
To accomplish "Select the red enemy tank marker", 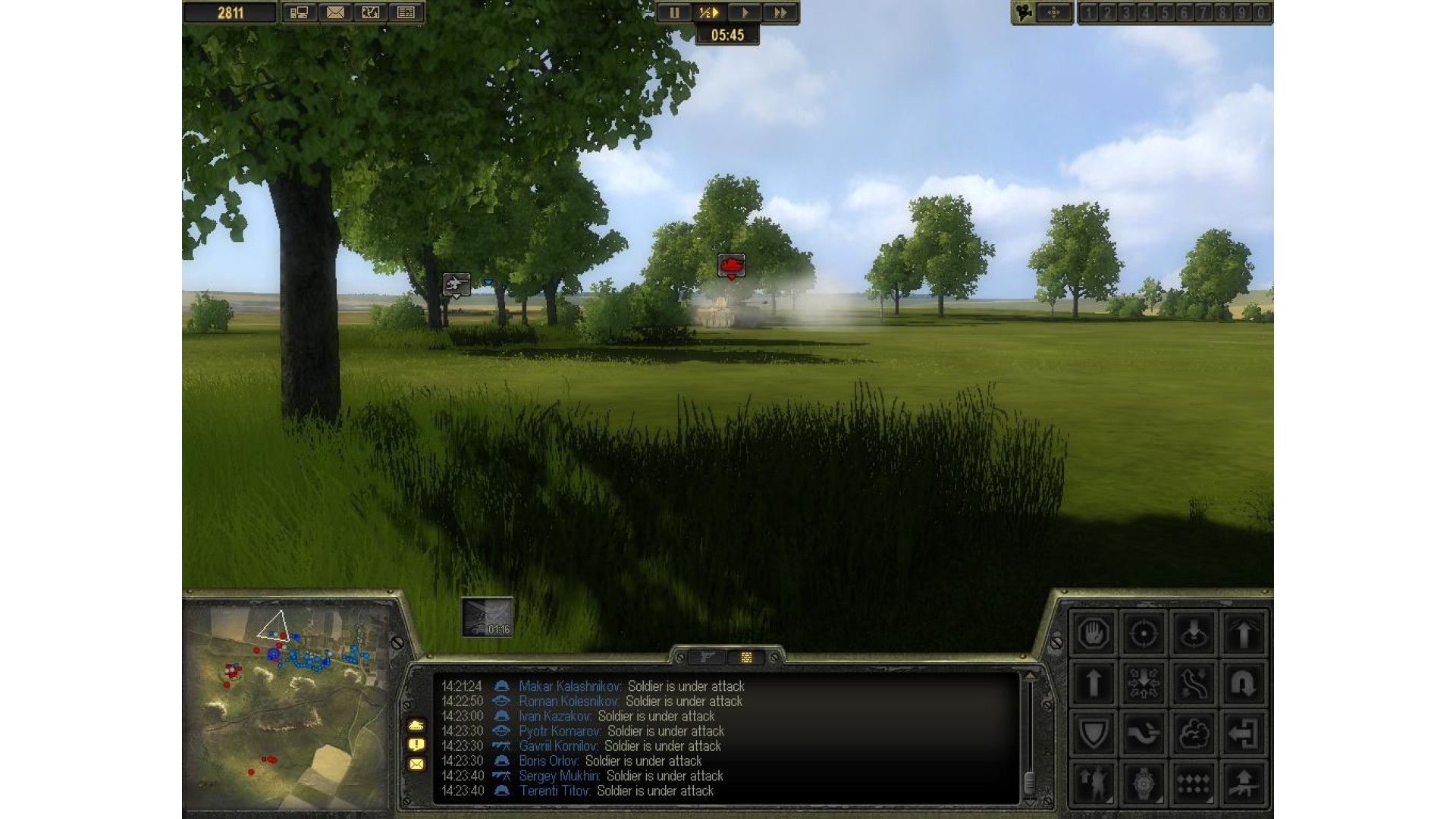I will (x=731, y=265).
